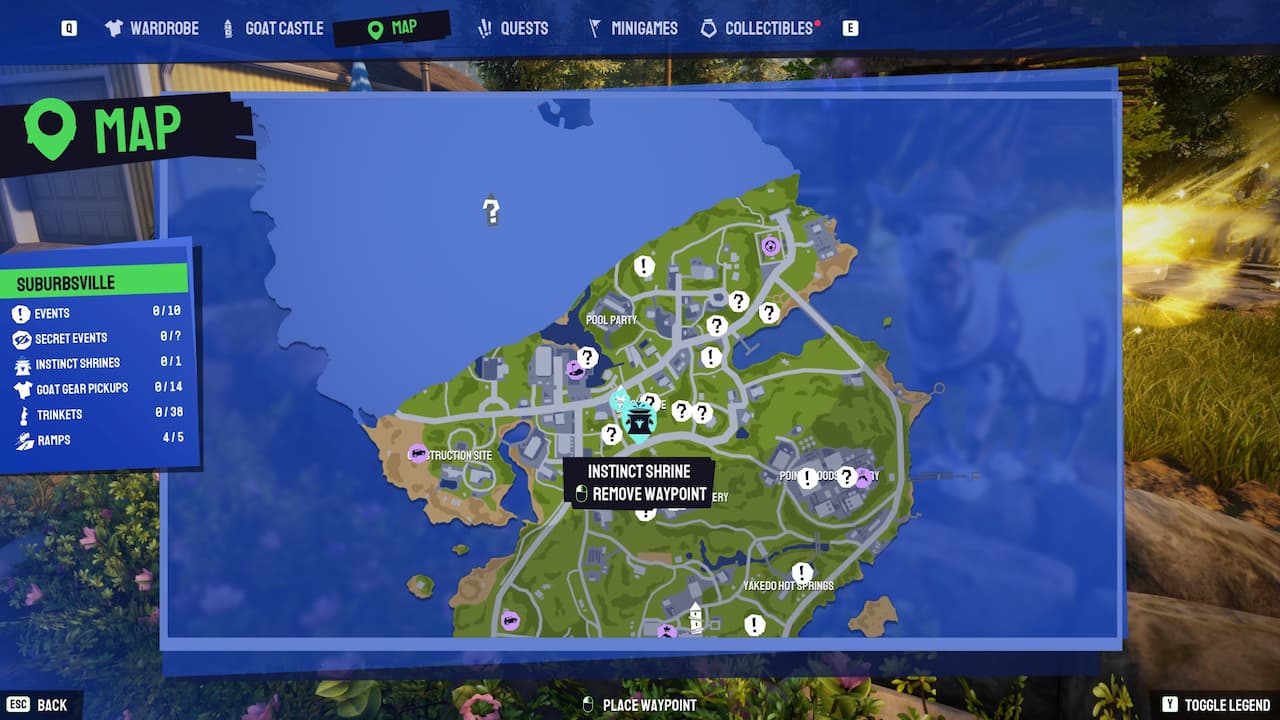The height and width of the screenshot is (720, 1280).
Task: Select the question mark marker floating in the ocean
Action: tap(490, 212)
